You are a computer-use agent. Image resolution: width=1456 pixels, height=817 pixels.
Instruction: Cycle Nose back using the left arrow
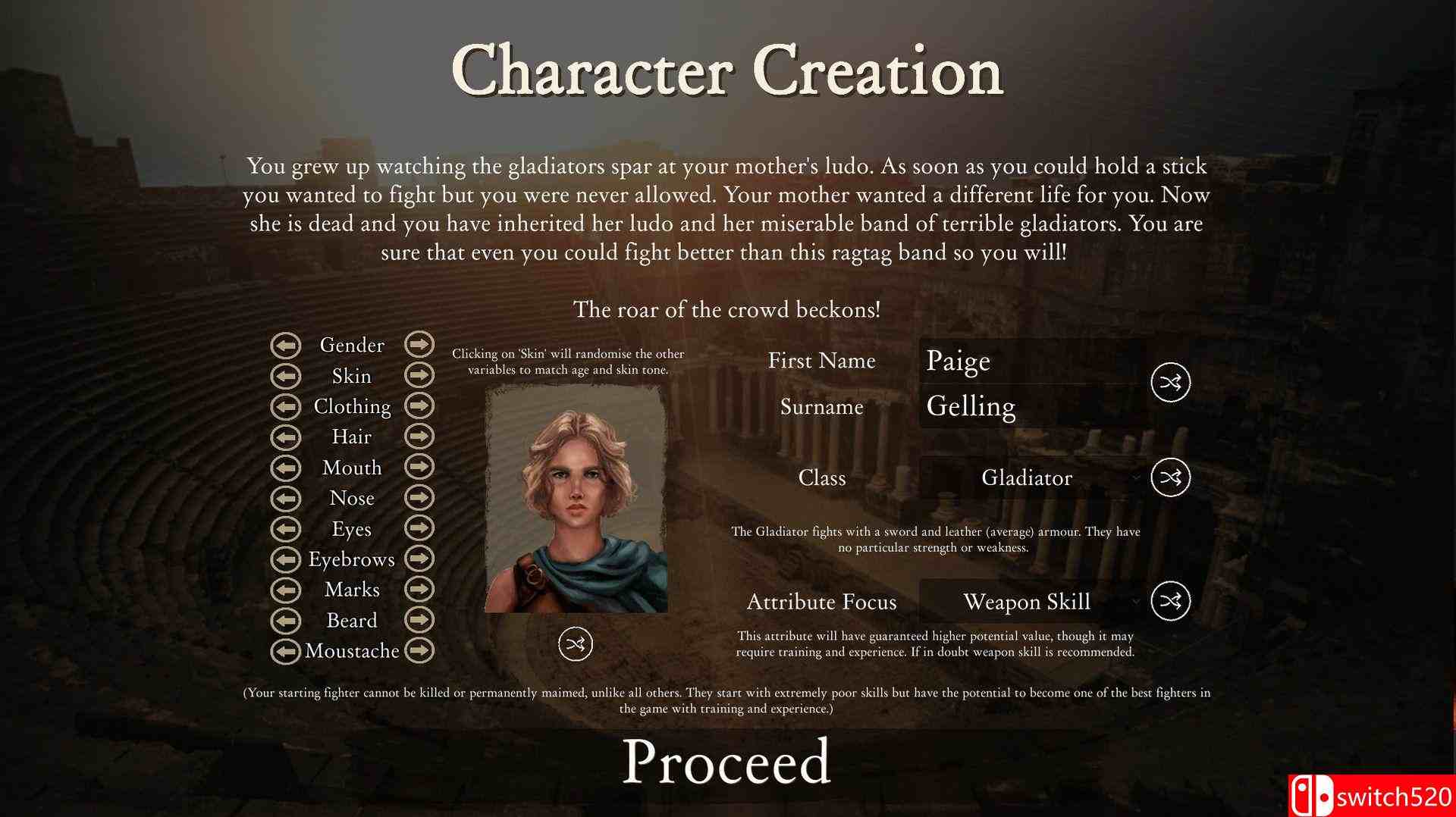point(286,498)
